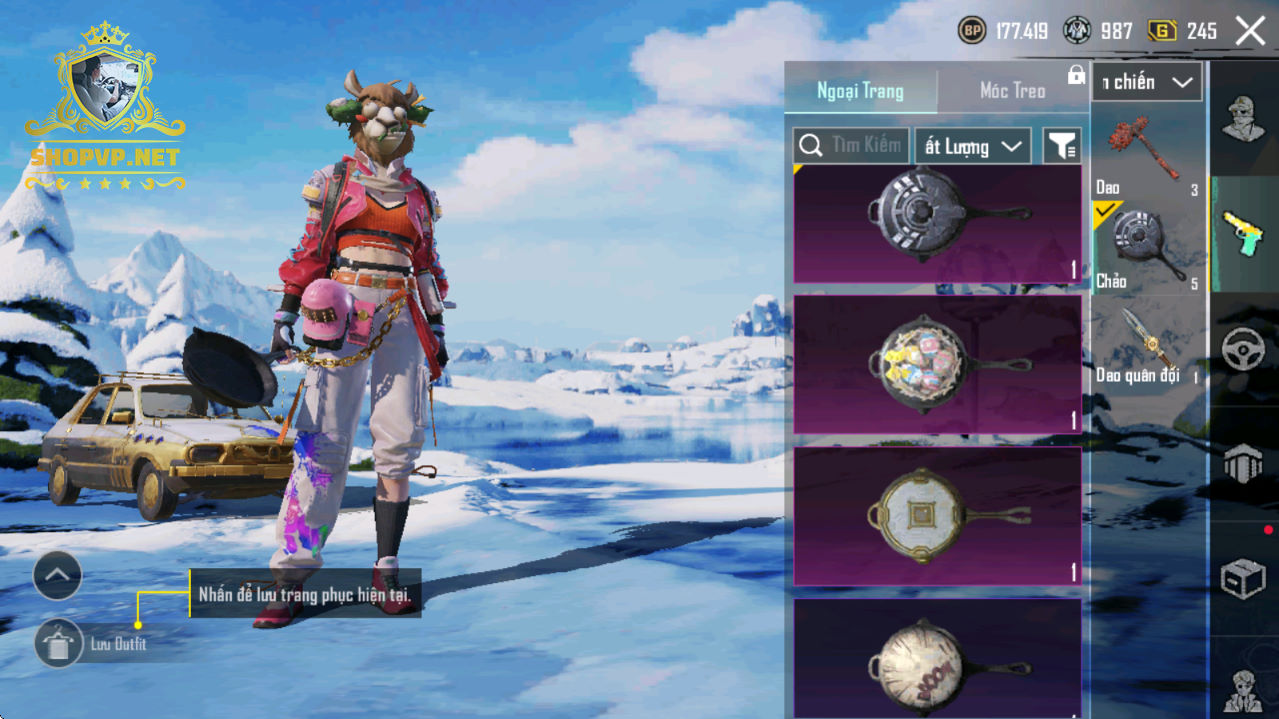Open the skin filter options
1279x719 pixels.
pyautogui.click(x=1062, y=146)
